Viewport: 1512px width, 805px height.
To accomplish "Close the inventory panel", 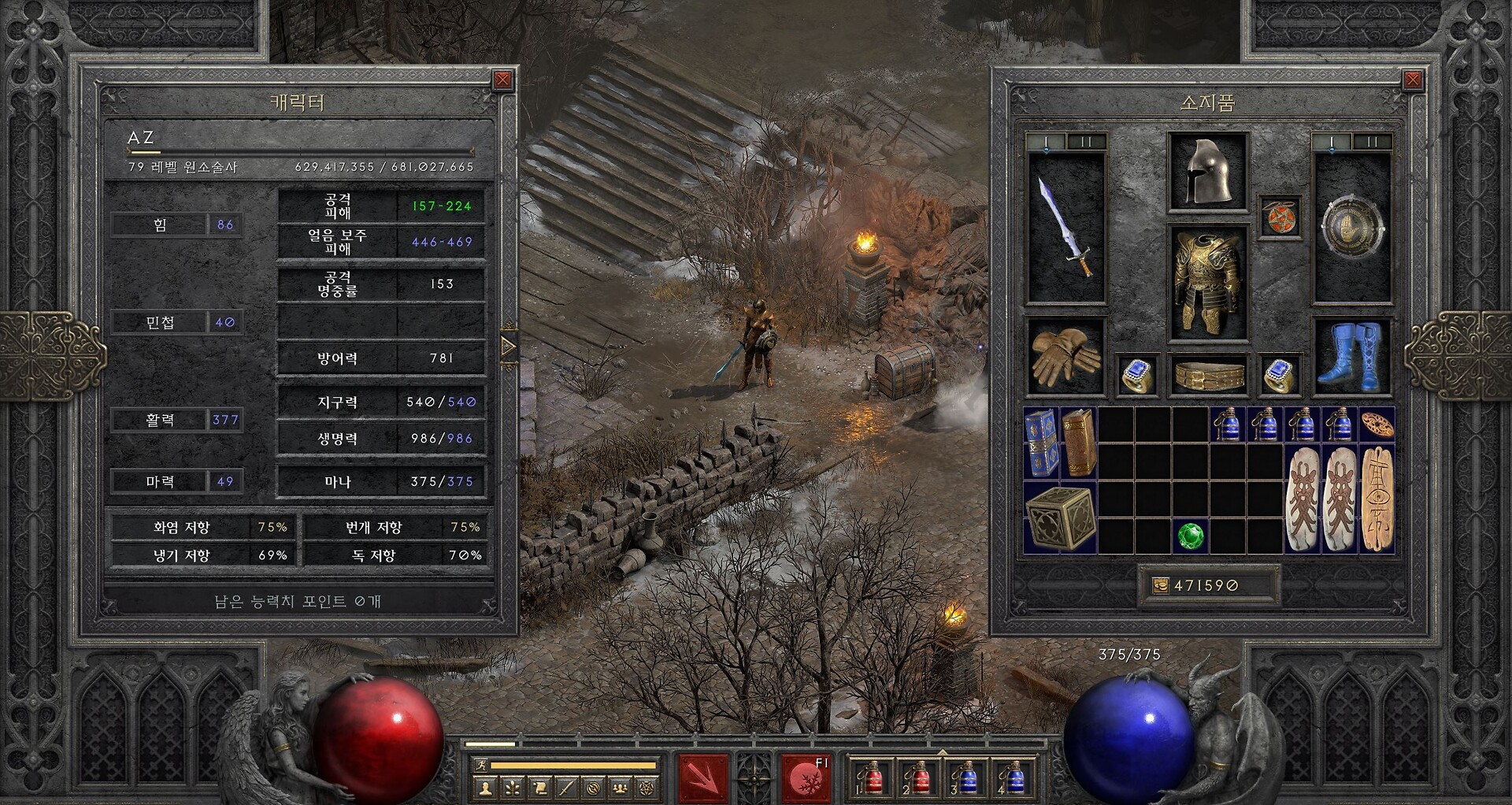I will pyautogui.click(x=1413, y=80).
